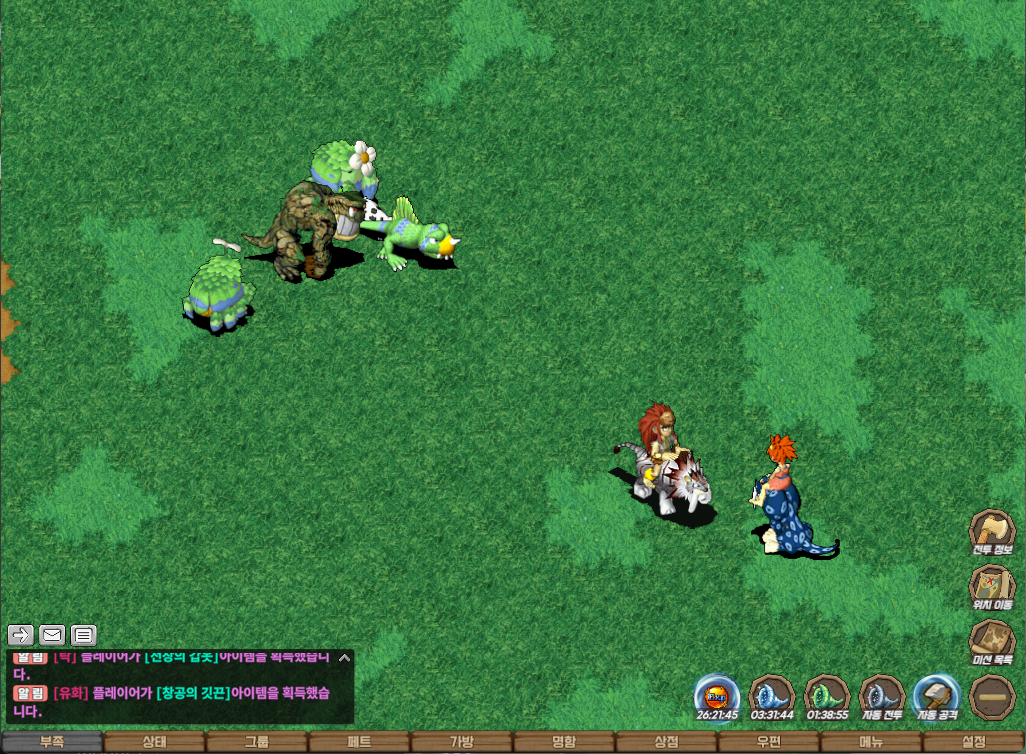Image resolution: width=1026 pixels, height=754 pixels.
Task: Click the Exp boost orb icon
Action: coord(717,695)
